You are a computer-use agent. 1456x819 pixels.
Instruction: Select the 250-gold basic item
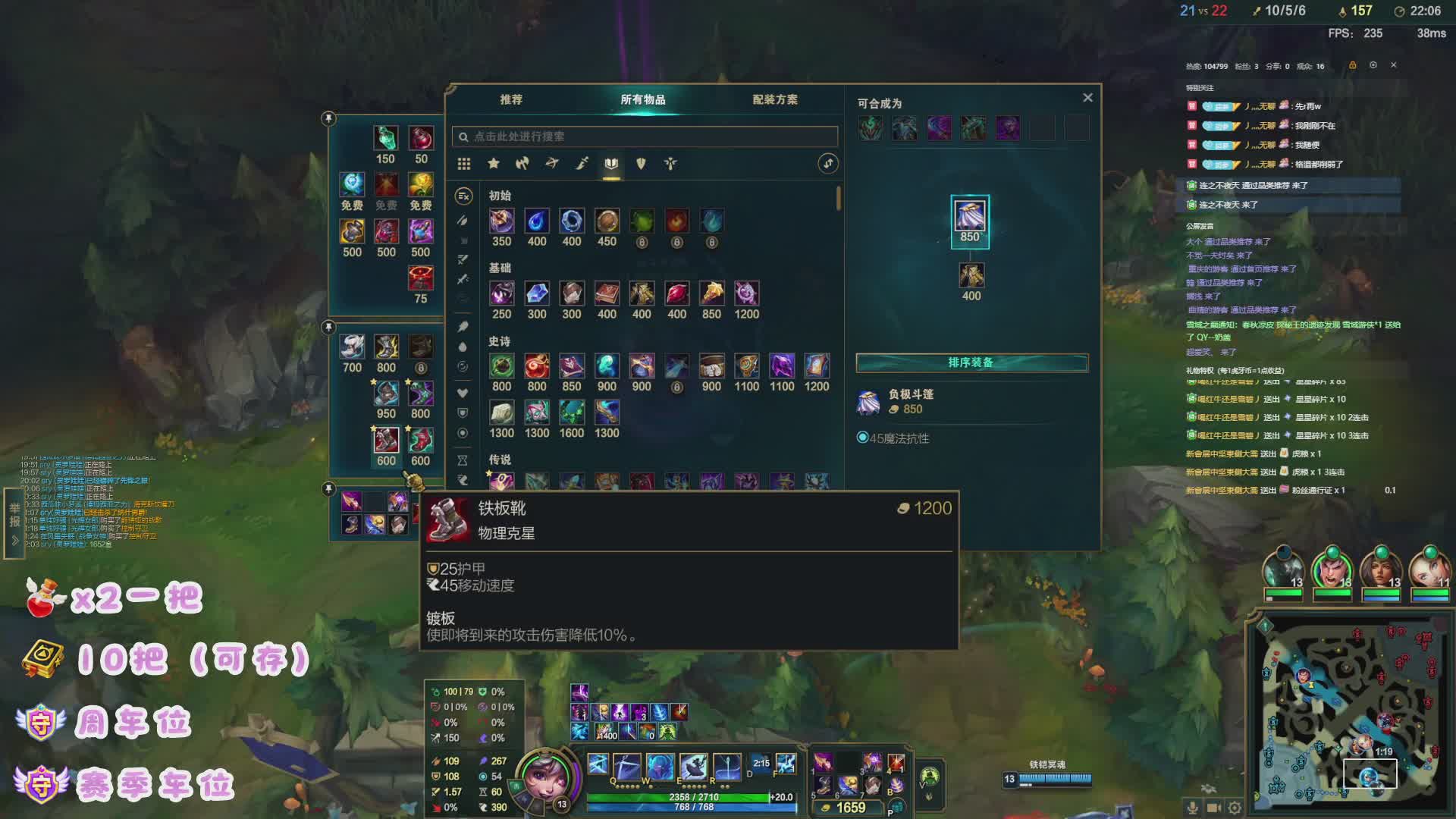[501, 293]
